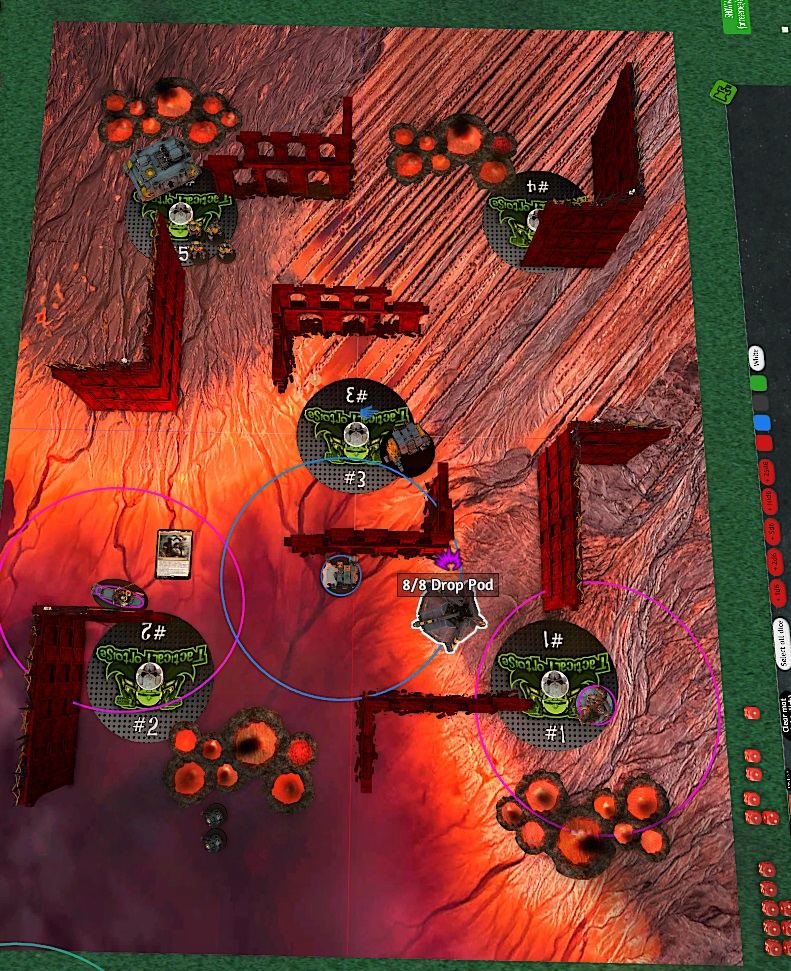Pick the card lying on the battlefield

tap(173, 553)
